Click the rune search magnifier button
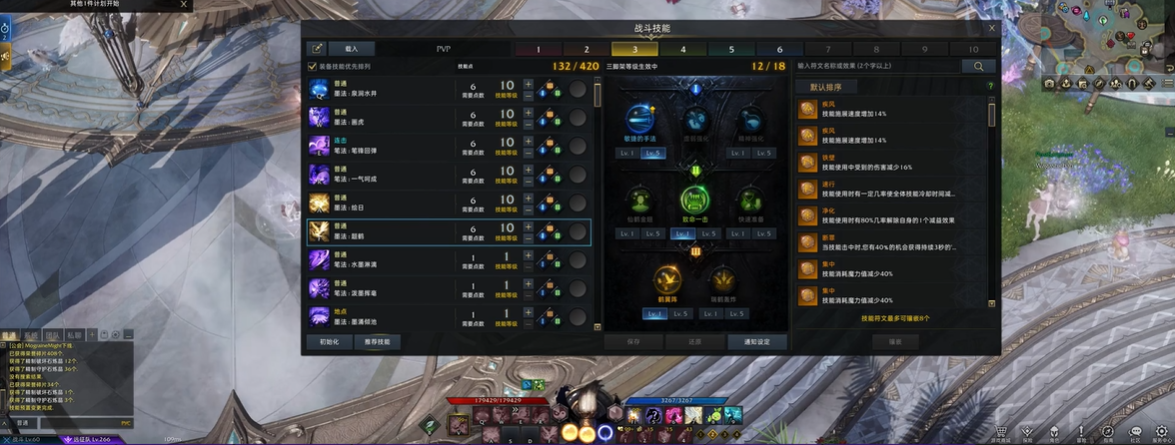This screenshot has height=445, width=1175. (978, 66)
